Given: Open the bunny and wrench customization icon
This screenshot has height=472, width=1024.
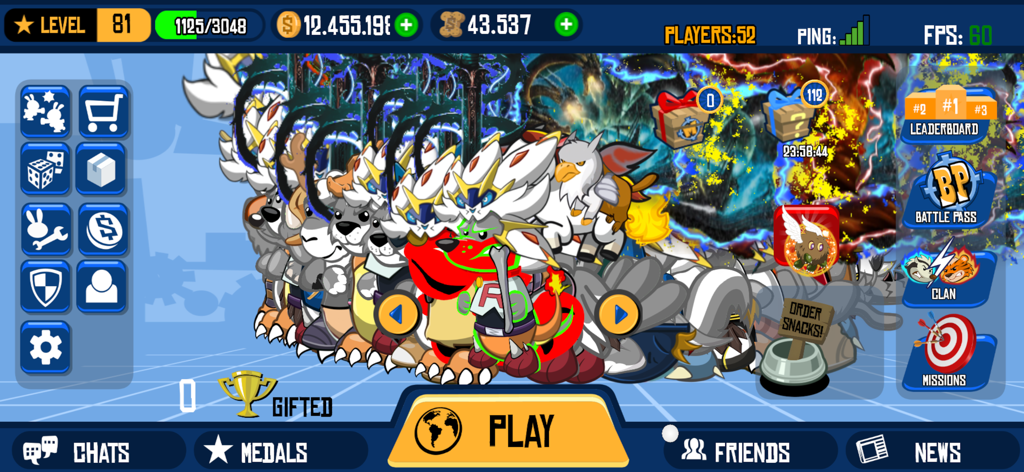Looking at the screenshot, I should 46,229.
